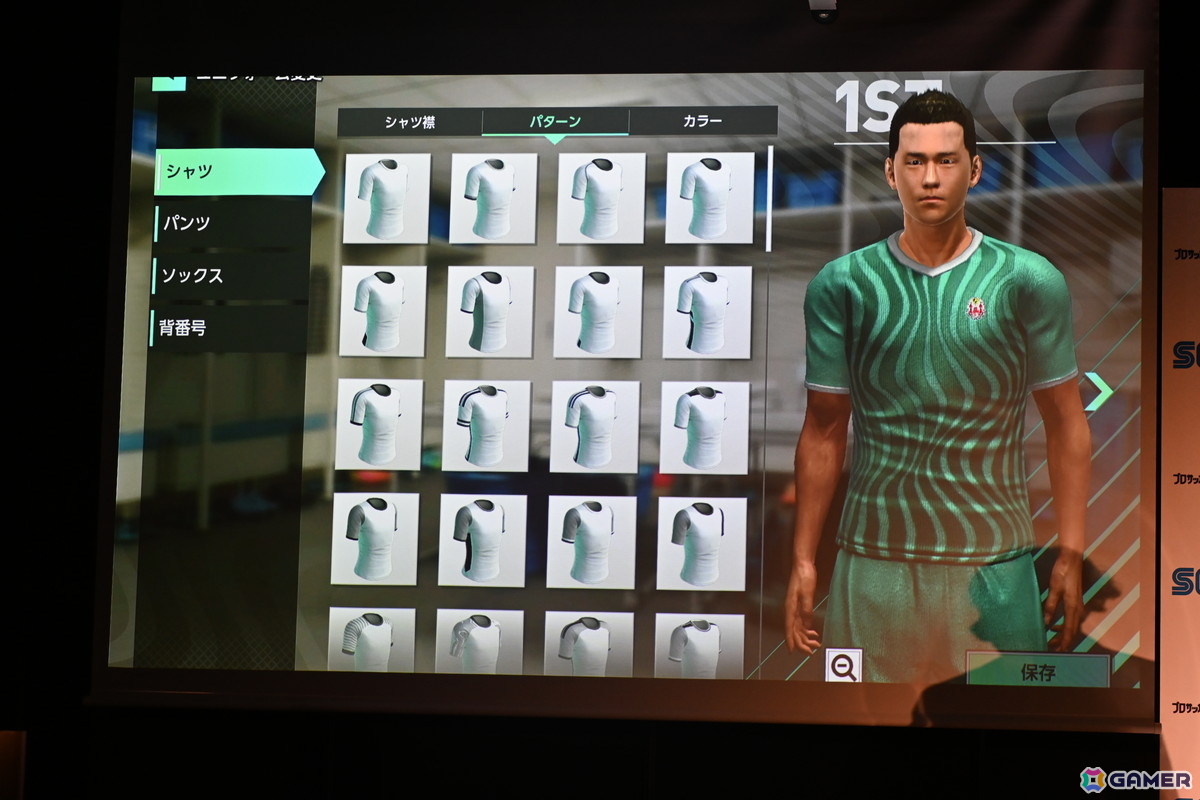Open the パンツ category
This screenshot has height=800, width=1200.
tap(230, 223)
